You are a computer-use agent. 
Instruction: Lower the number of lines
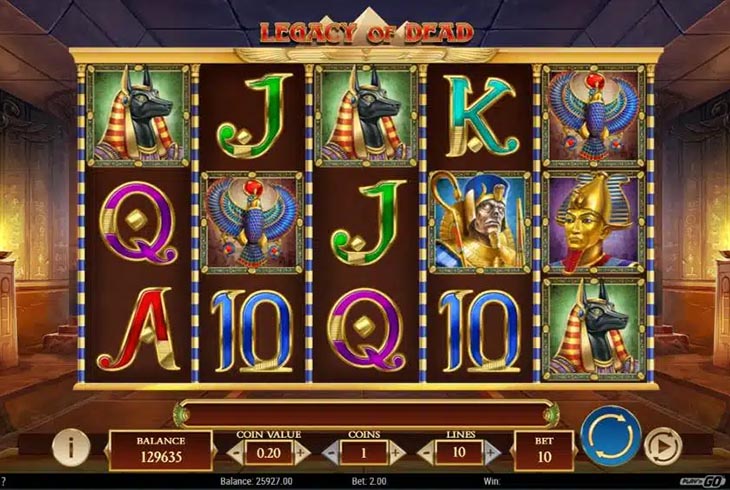tap(427, 452)
